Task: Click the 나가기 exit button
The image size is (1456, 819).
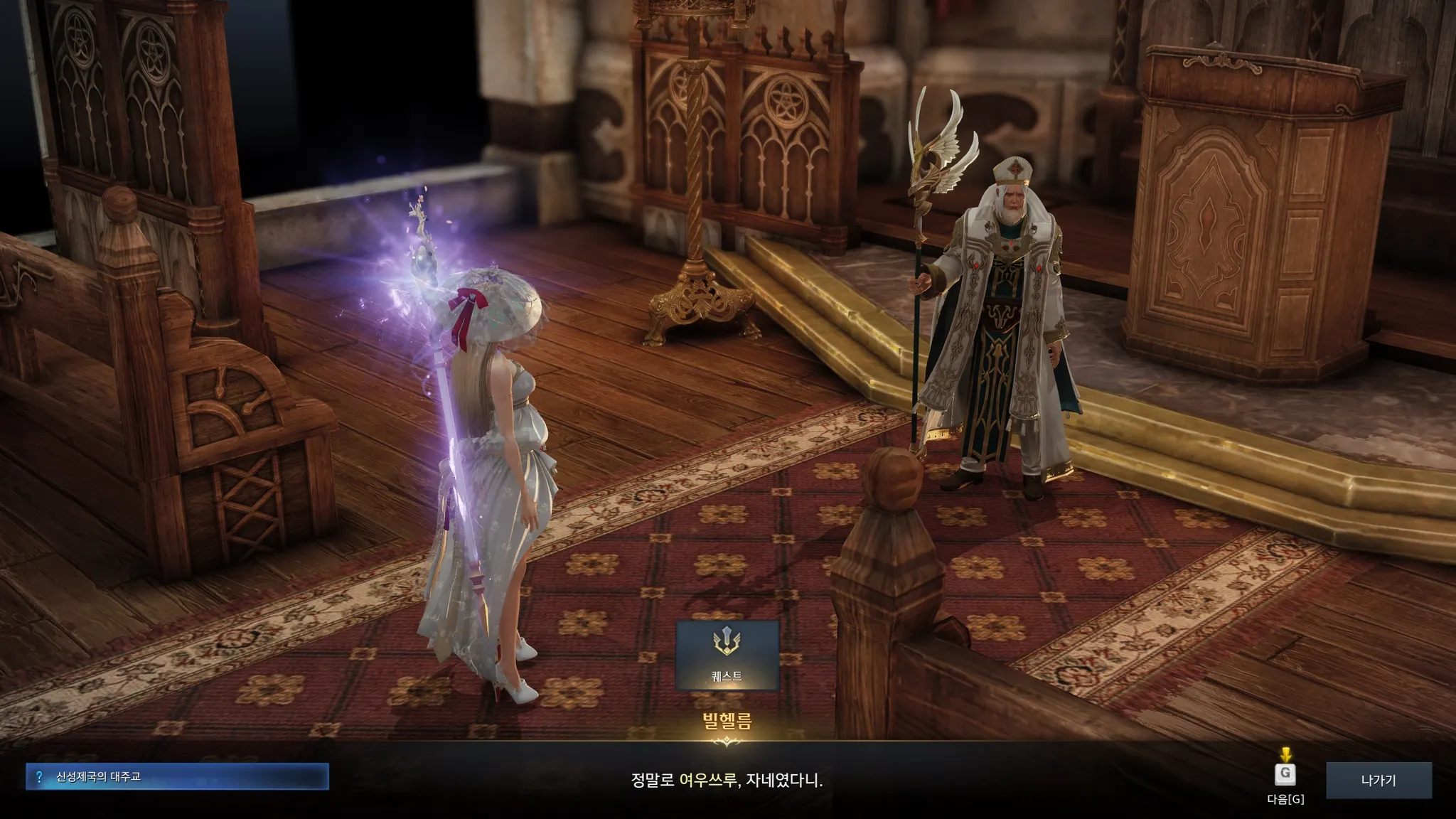Action: tap(1378, 780)
